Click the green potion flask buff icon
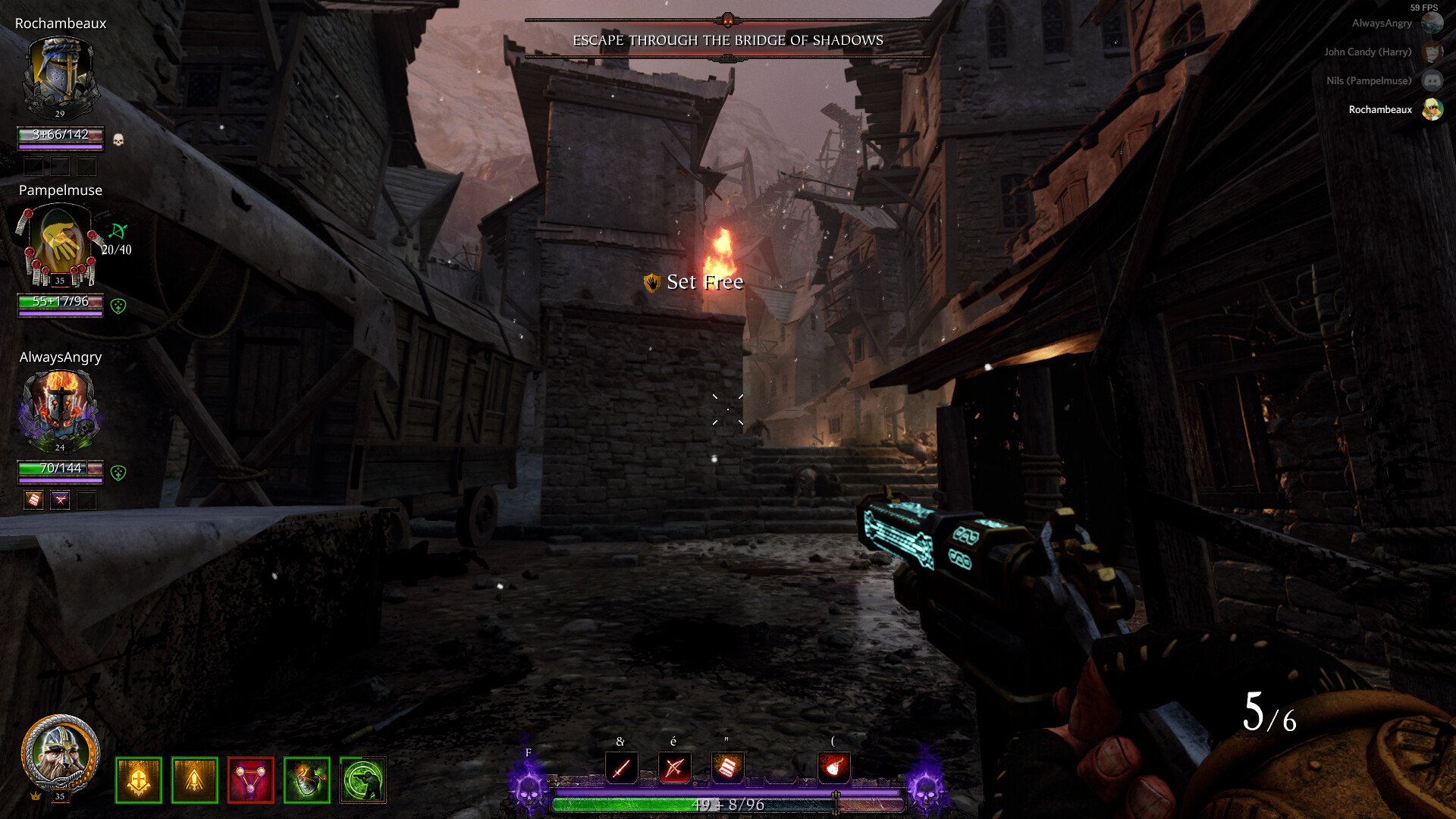The height and width of the screenshot is (819, 1456). pos(307,780)
